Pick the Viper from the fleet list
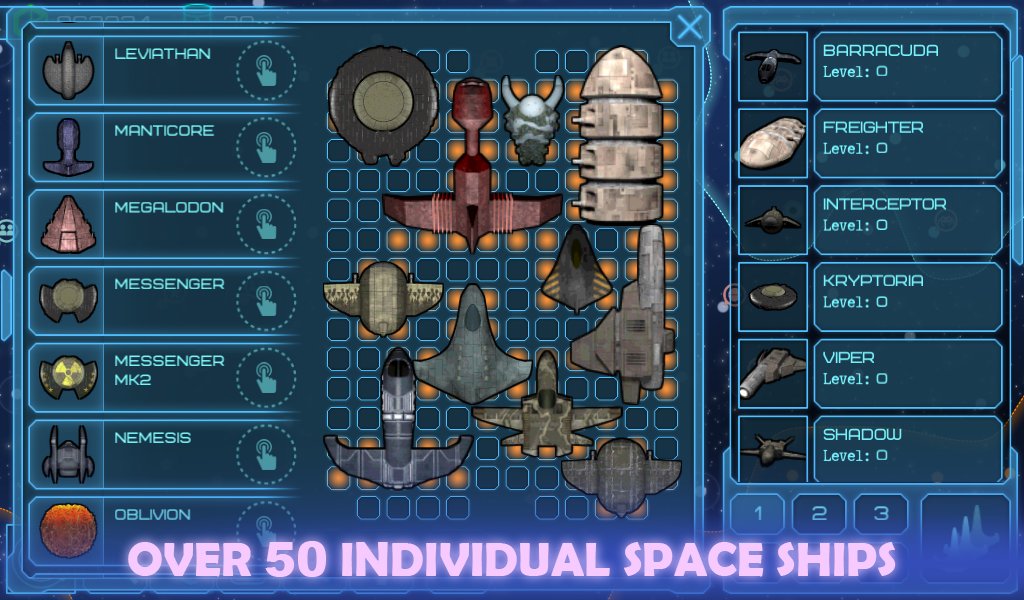The width and height of the screenshot is (1024, 600). (x=907, y=373)
